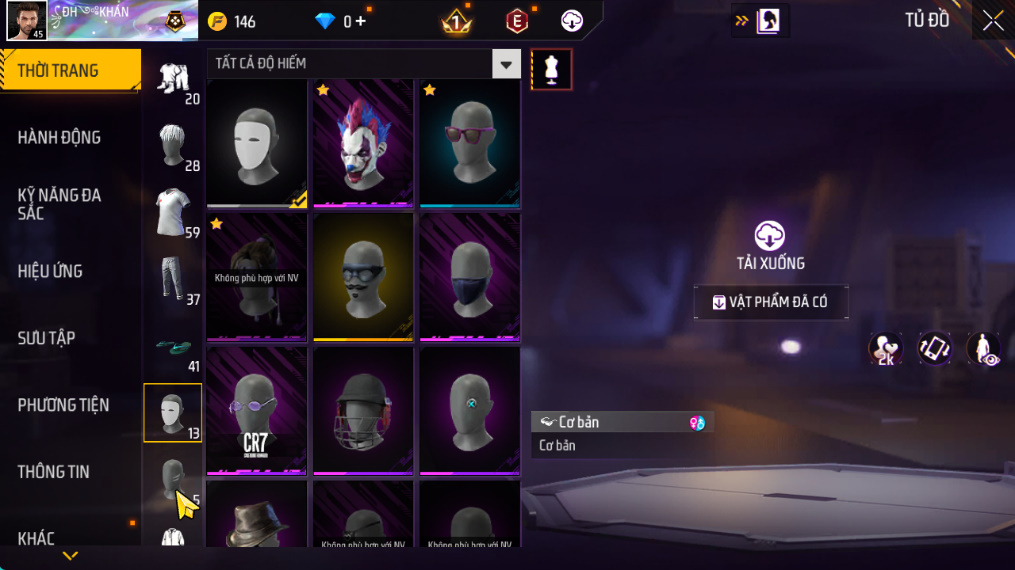Open the HIỆU ỨNG tab

50,271
